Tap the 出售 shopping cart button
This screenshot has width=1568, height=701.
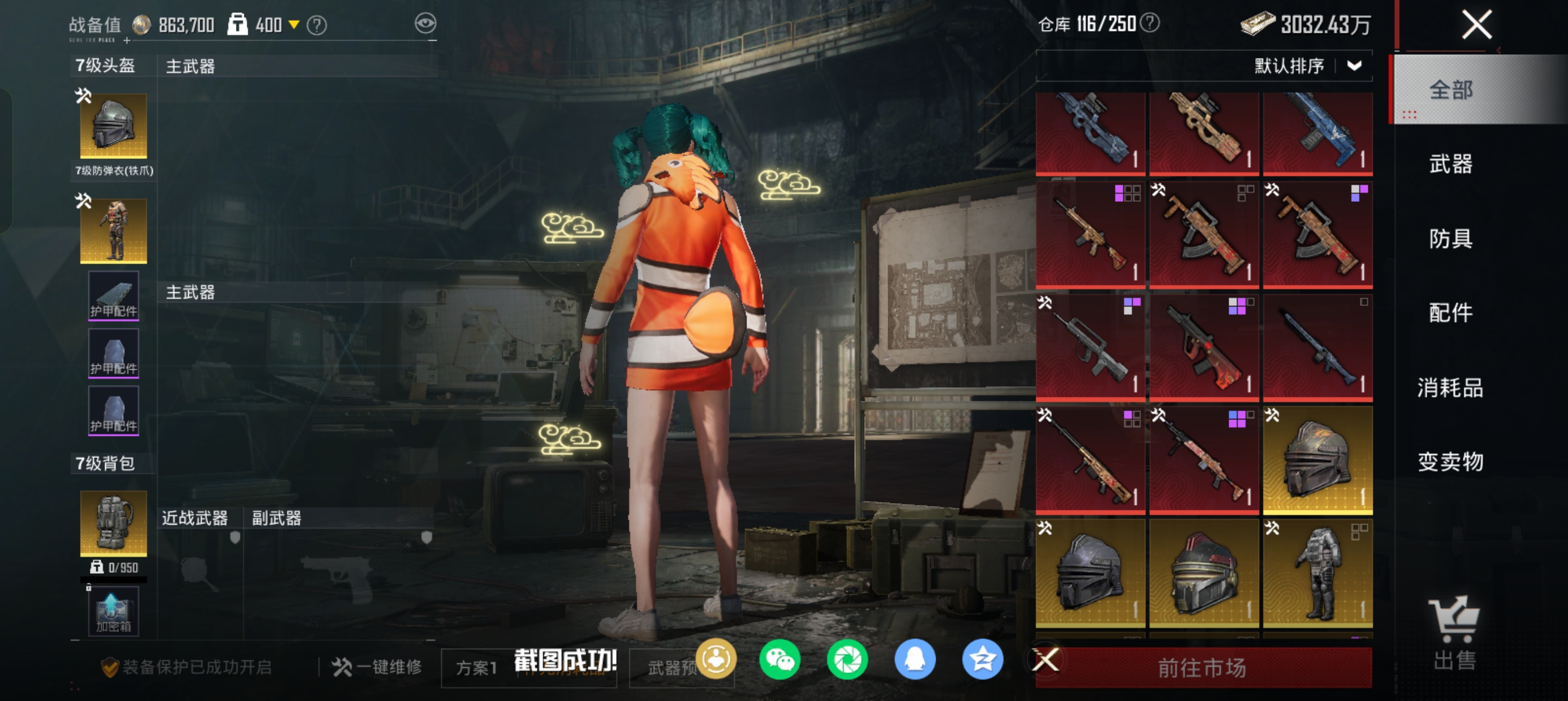(1454, 633)
